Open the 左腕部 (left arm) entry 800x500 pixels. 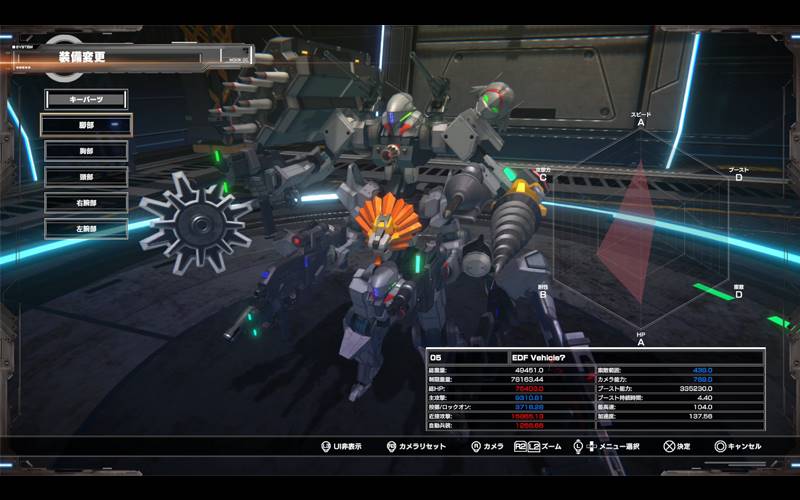(x=86, y=229)
